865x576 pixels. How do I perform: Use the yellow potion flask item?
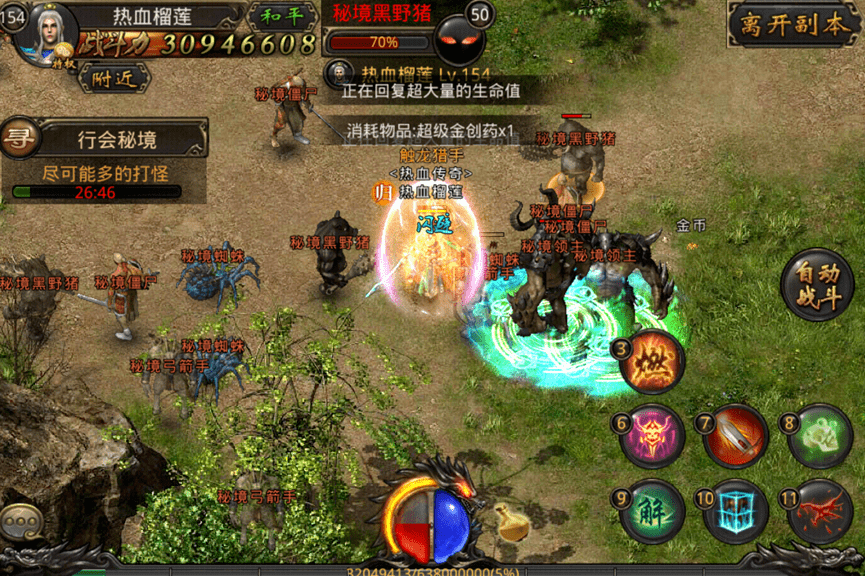click(x=512, y=522)
